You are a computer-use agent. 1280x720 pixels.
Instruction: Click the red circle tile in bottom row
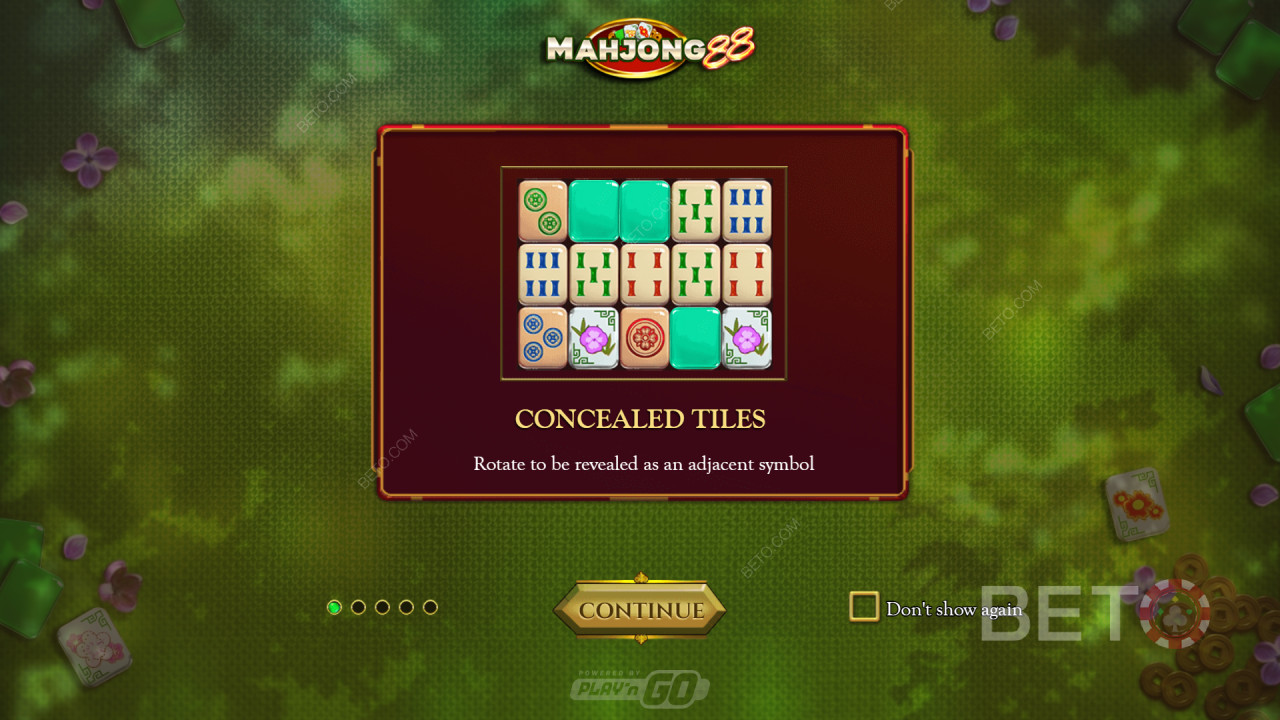click(x=645, y=337)
